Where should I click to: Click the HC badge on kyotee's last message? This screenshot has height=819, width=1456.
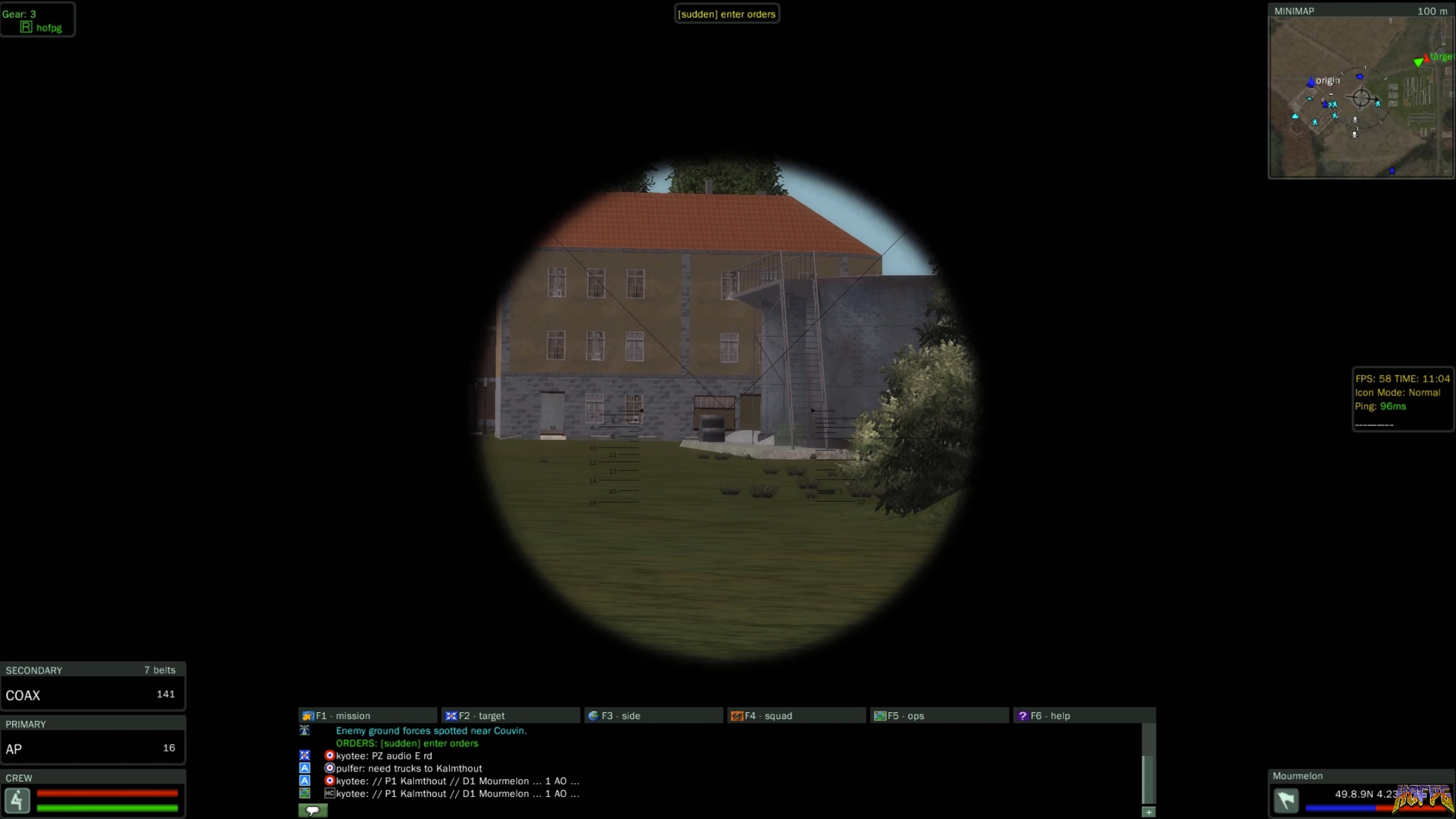click(x=329, y=793)
